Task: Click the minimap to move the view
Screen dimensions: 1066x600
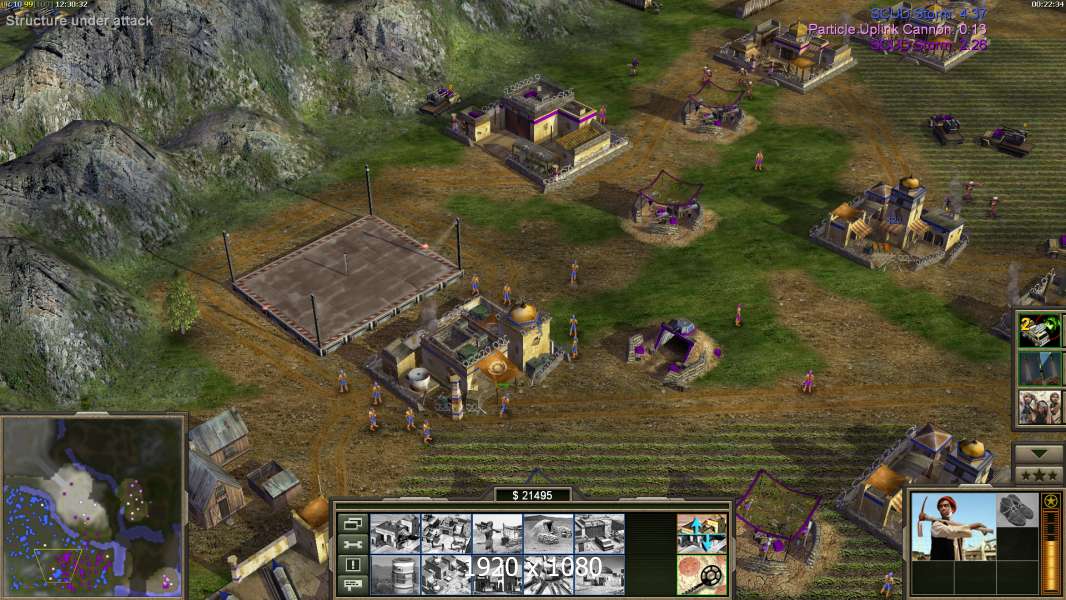Action: (x=93, y=505)
